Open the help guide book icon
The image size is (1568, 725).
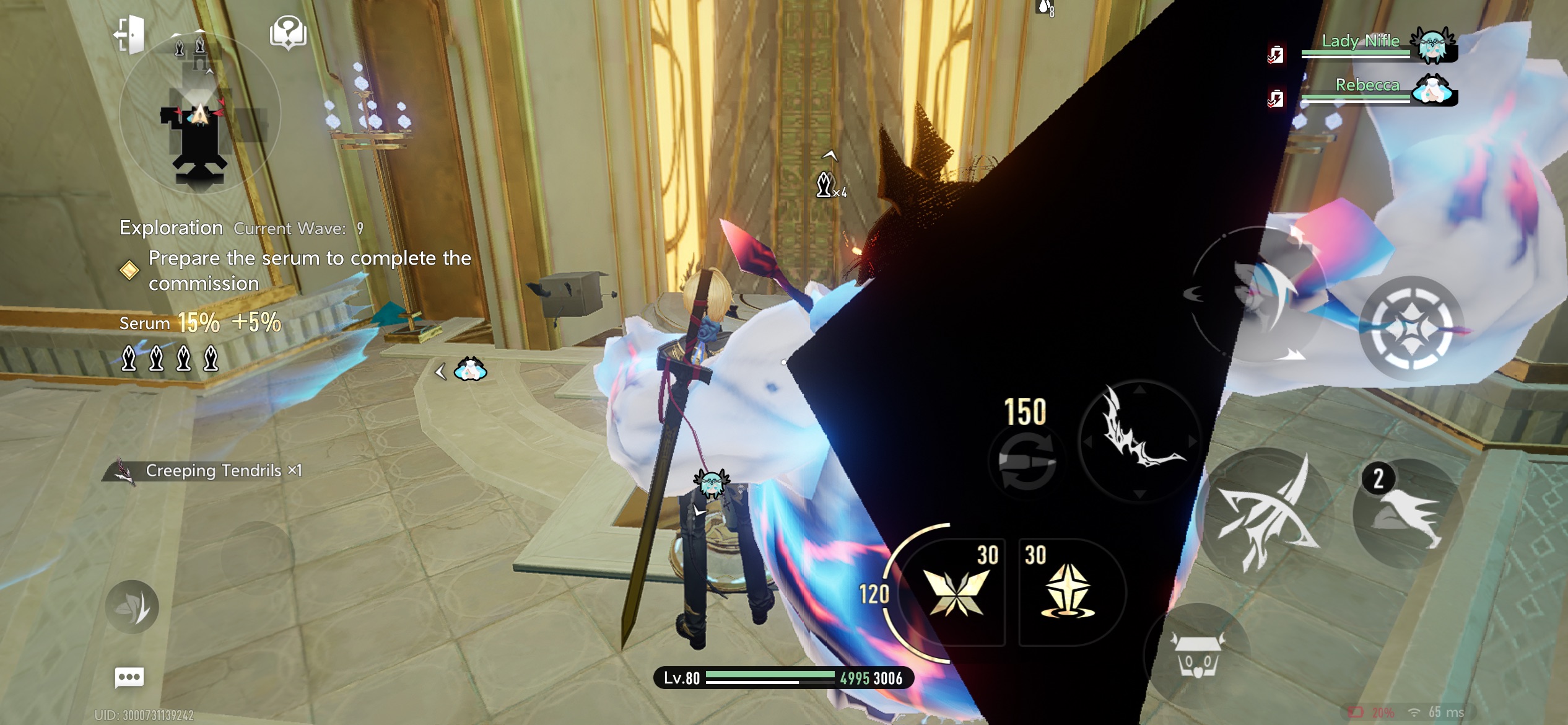[x=288, y=32]
